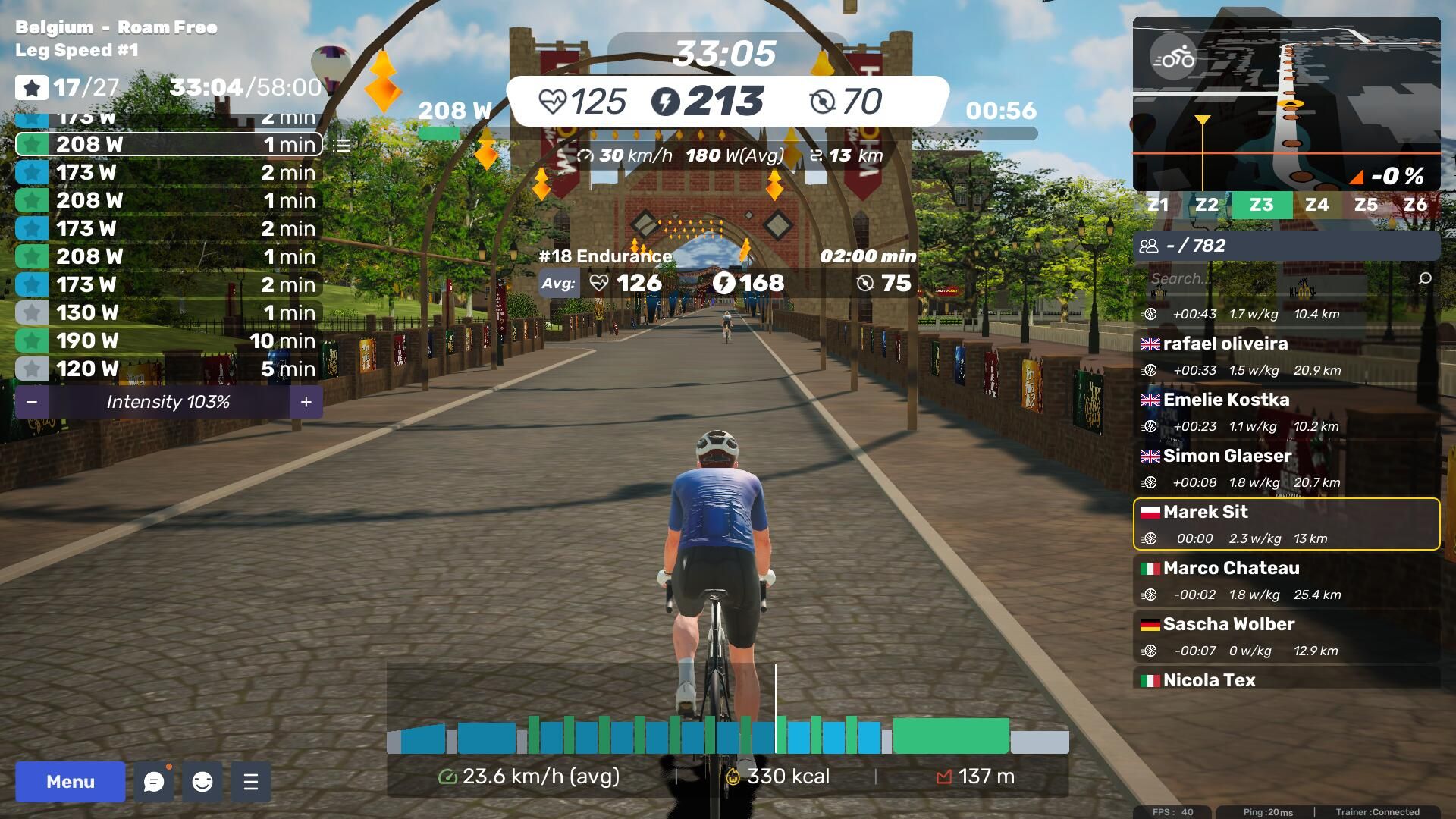Click the workout profile graph
The image size is (1456, 819).
[727, 734]
